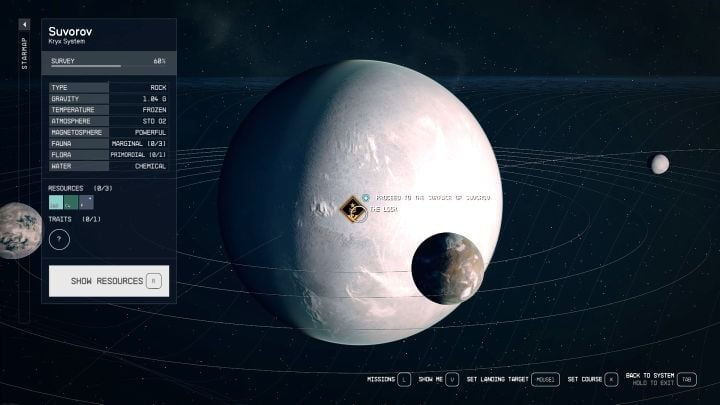Choose the Show Me option
This screenshot has height=405, width=720.
(x=438, y=380)
